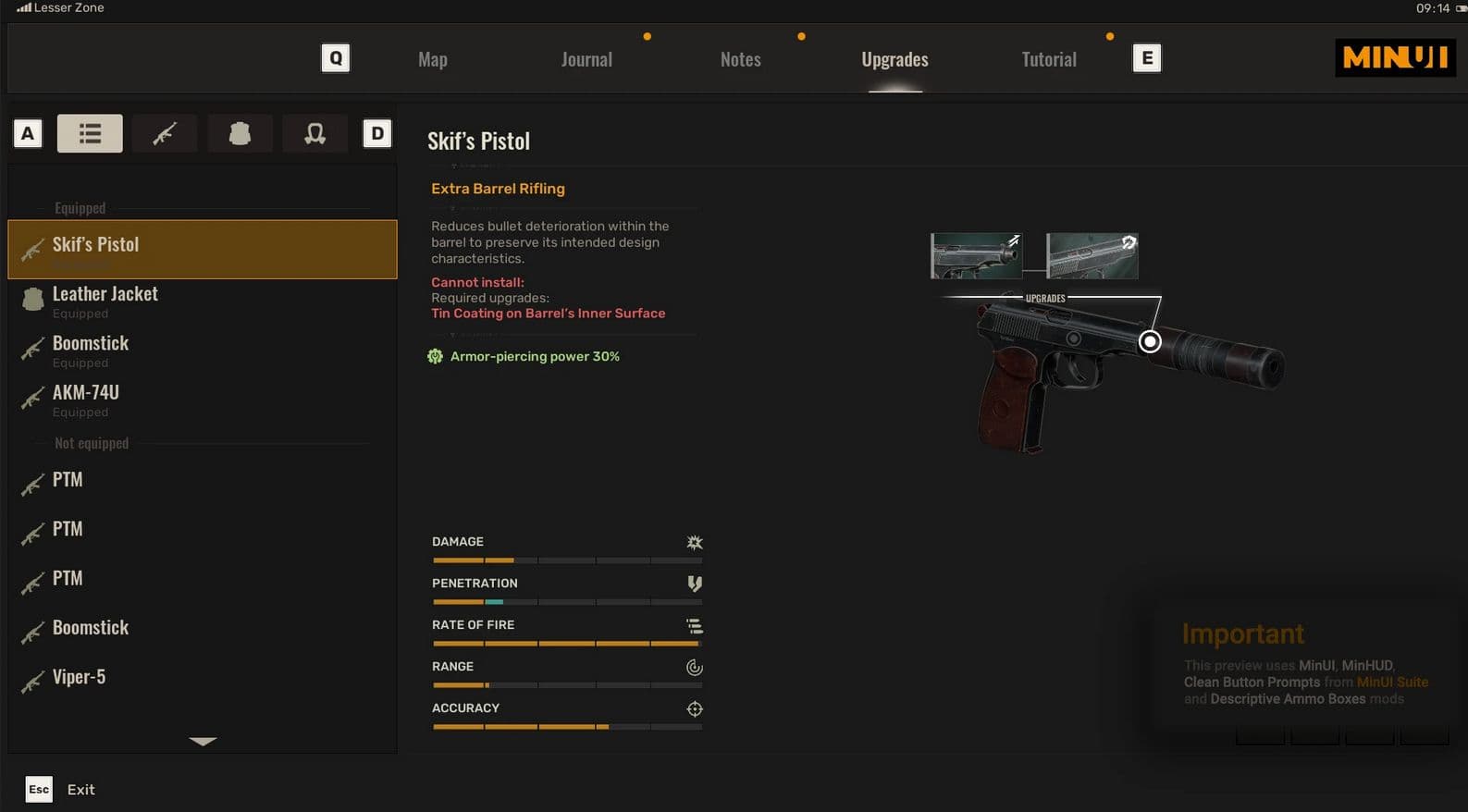1468x812 pixels.
Task: Choose the headgear filter icon
Action: pos(315,133)
